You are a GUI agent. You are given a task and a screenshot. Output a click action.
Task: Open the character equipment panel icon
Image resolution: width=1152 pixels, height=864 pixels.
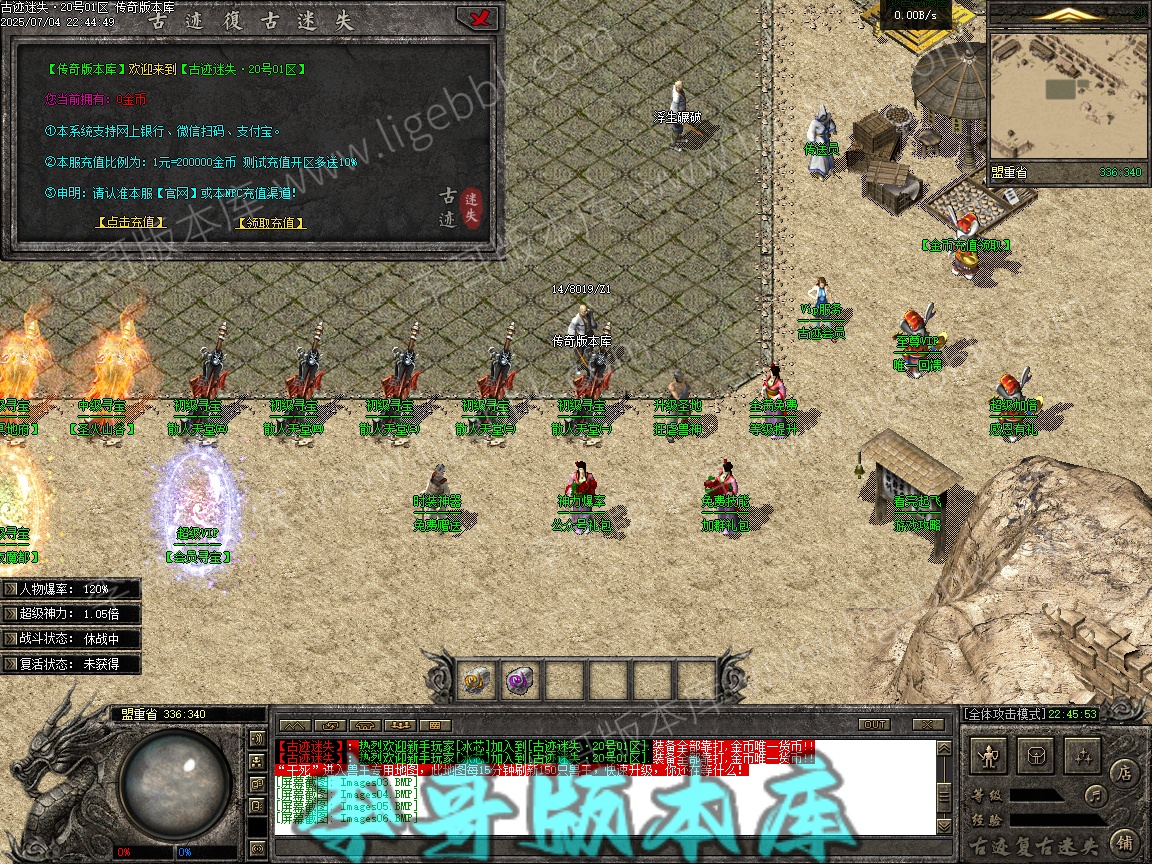pos(990,755)
